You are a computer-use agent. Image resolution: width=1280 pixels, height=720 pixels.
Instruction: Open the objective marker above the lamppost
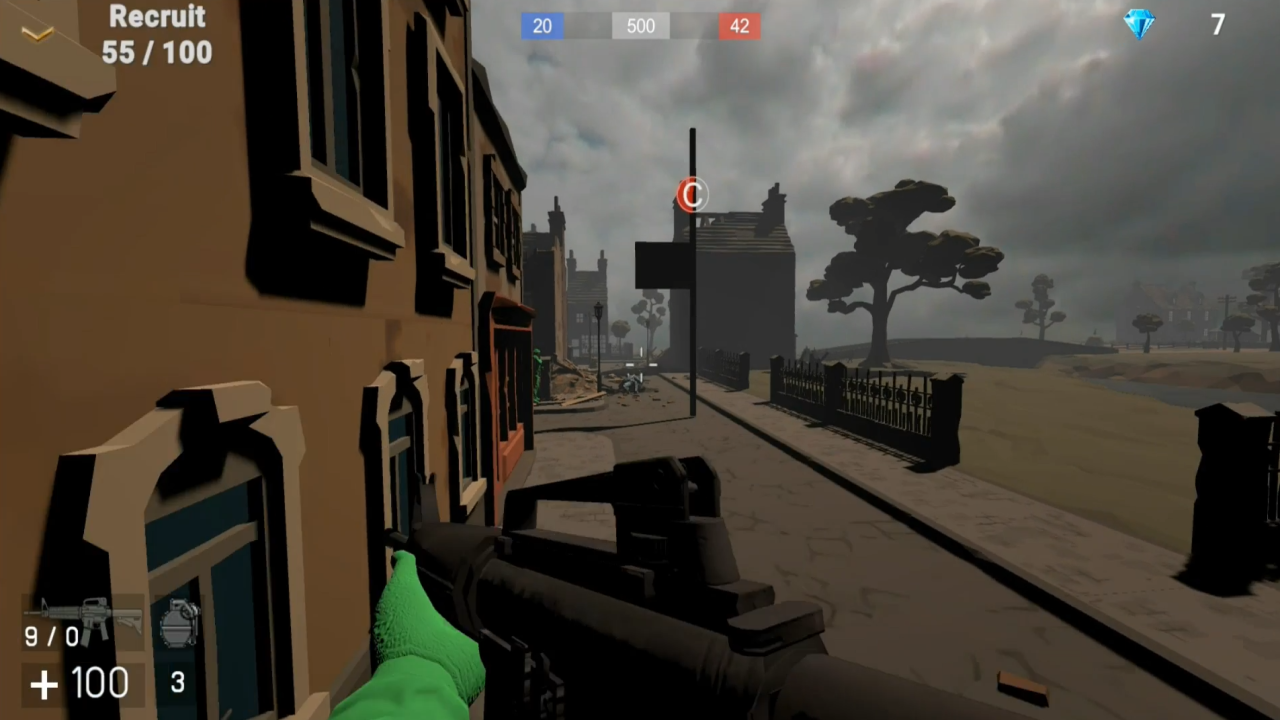point(691,195)
